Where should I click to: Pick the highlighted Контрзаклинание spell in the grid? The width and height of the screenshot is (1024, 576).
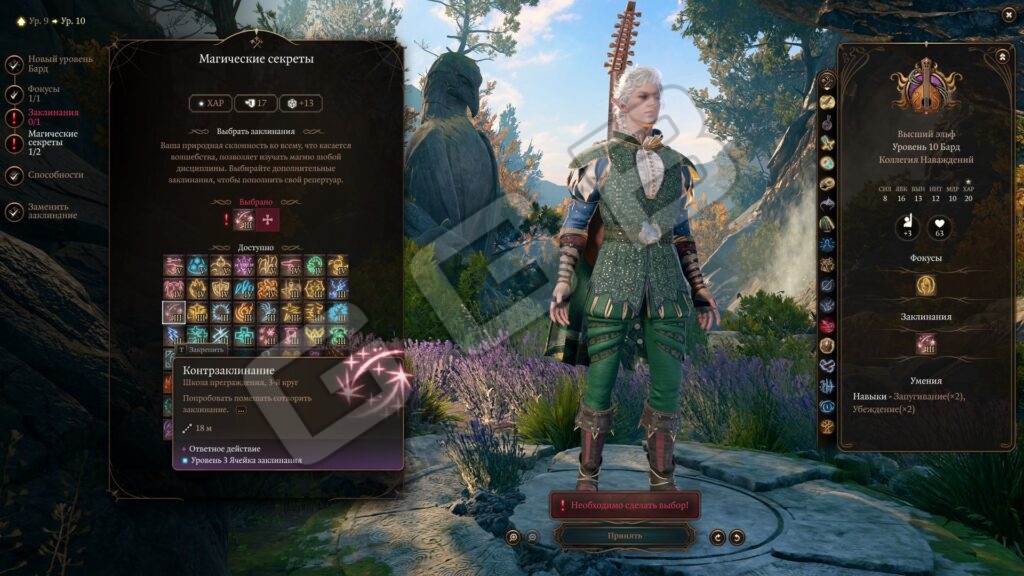click(x=174, y=312)
